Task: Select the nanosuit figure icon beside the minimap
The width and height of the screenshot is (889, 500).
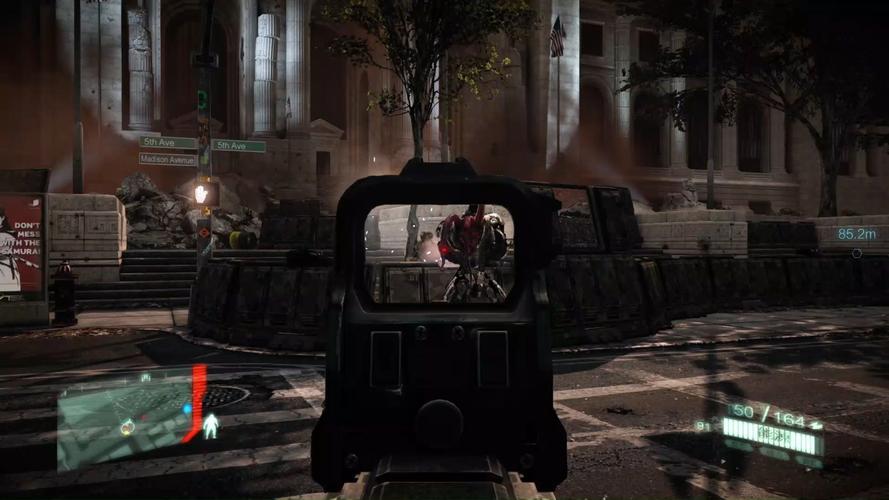Action: [x=211, y=426]
